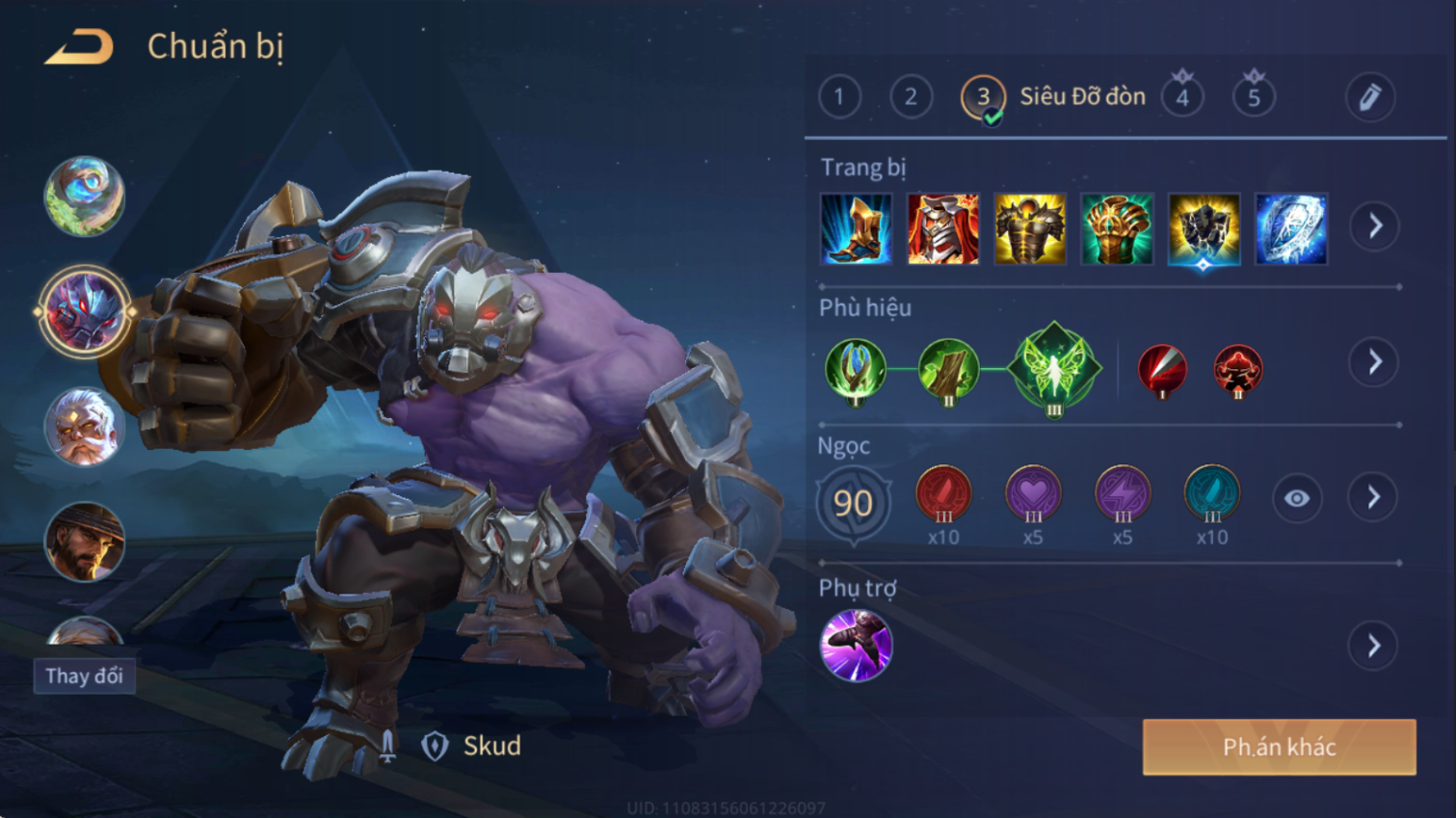Select locked preset slot 5
Screen dimensions: 1456x818
(1254, 97)
